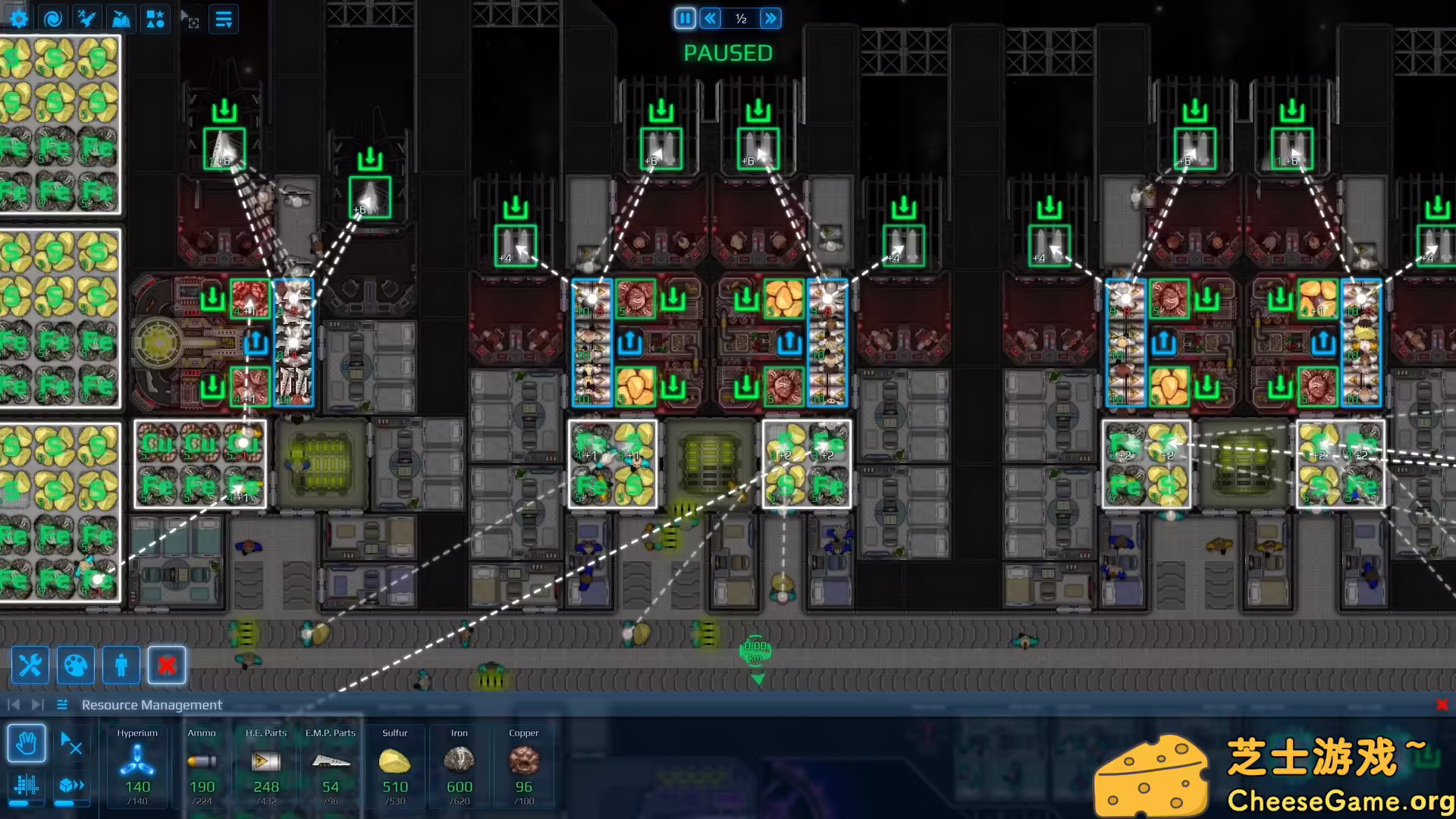This screenshot has height=819, width=1456.
Task: Select the build tools icon above Resource Management
Action: tap(30, 665)
